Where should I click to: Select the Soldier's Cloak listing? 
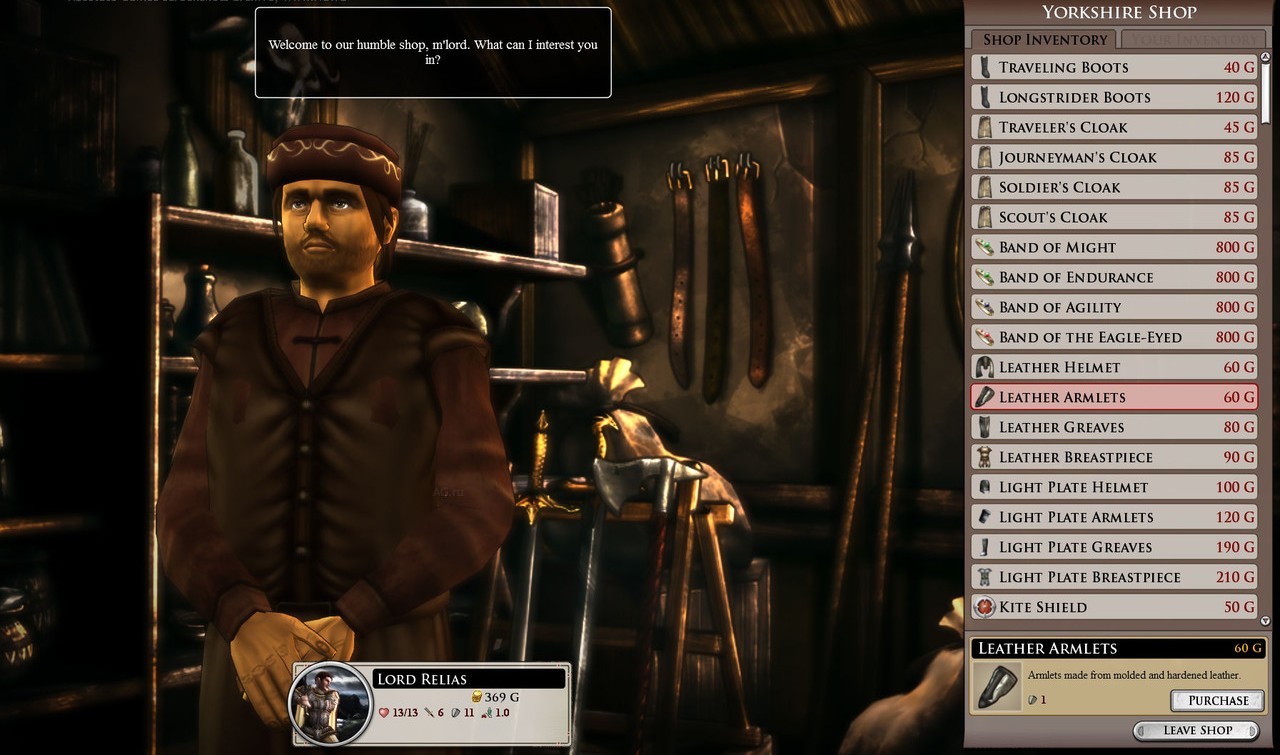(1114, 187)
